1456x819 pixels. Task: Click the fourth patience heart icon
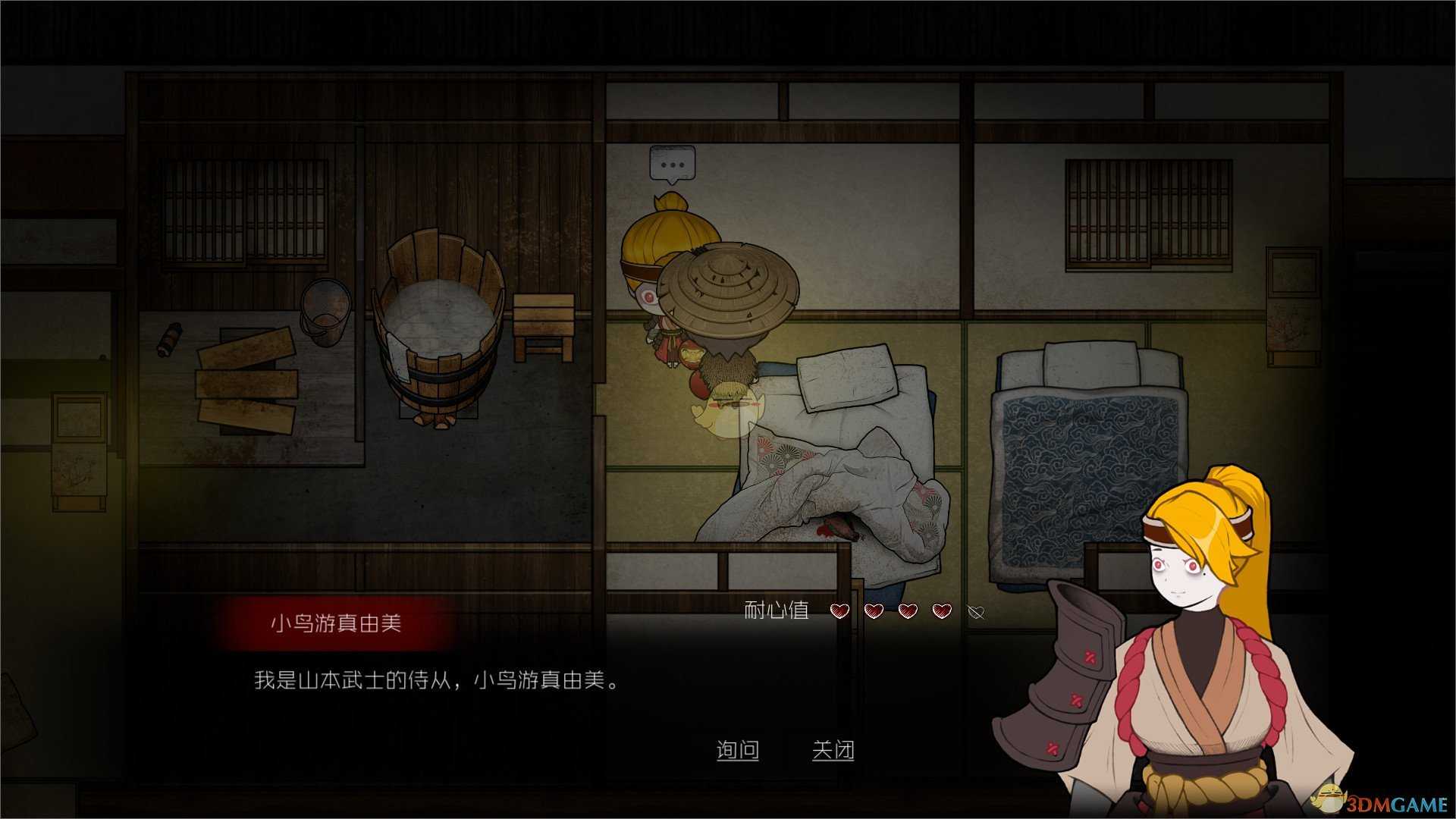pos(940,611)
